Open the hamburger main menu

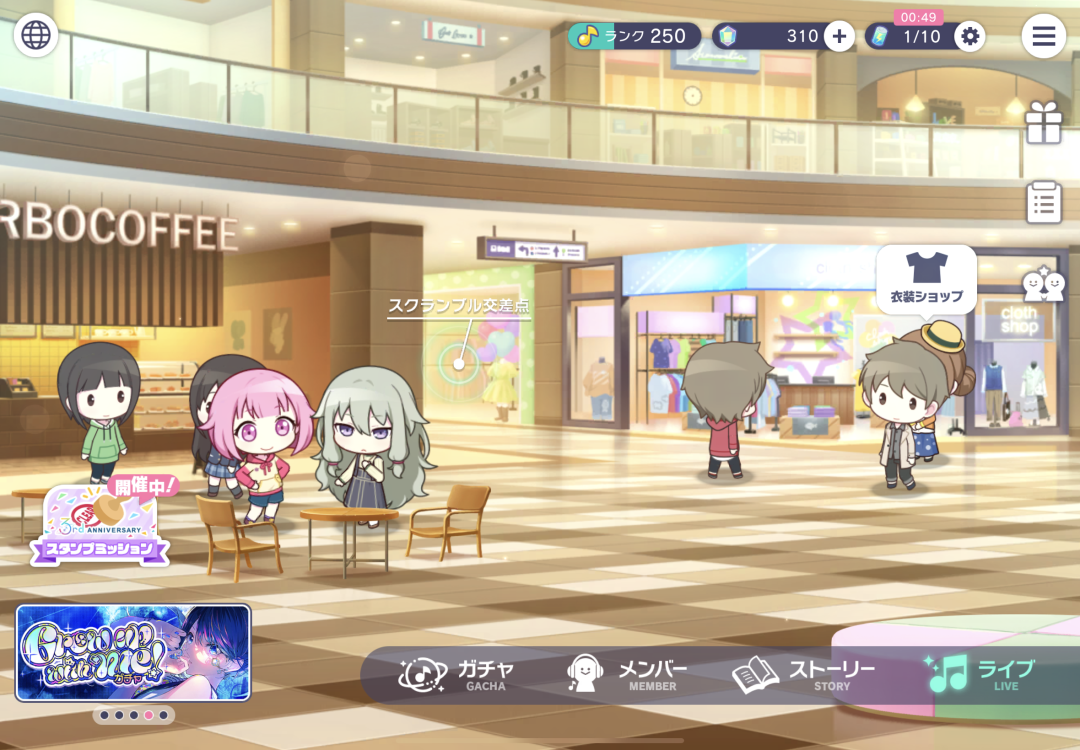click(x=1043, y=36)
